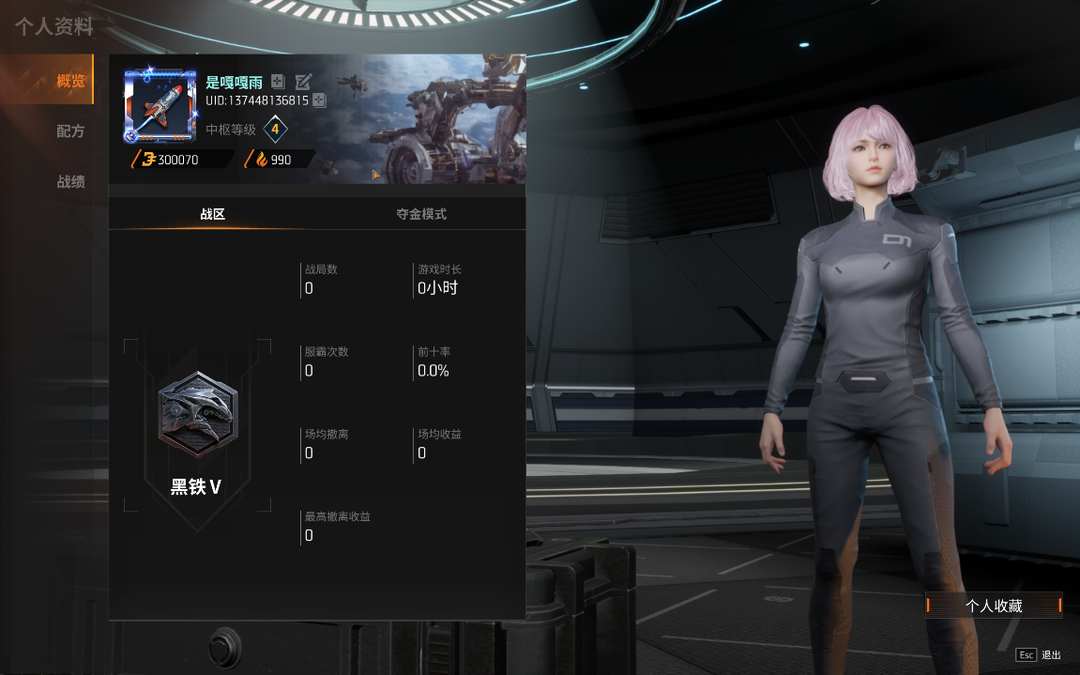This screenshot has height=675, width=1080.
Task: Open the 战绩 records section
Action: 70,182
